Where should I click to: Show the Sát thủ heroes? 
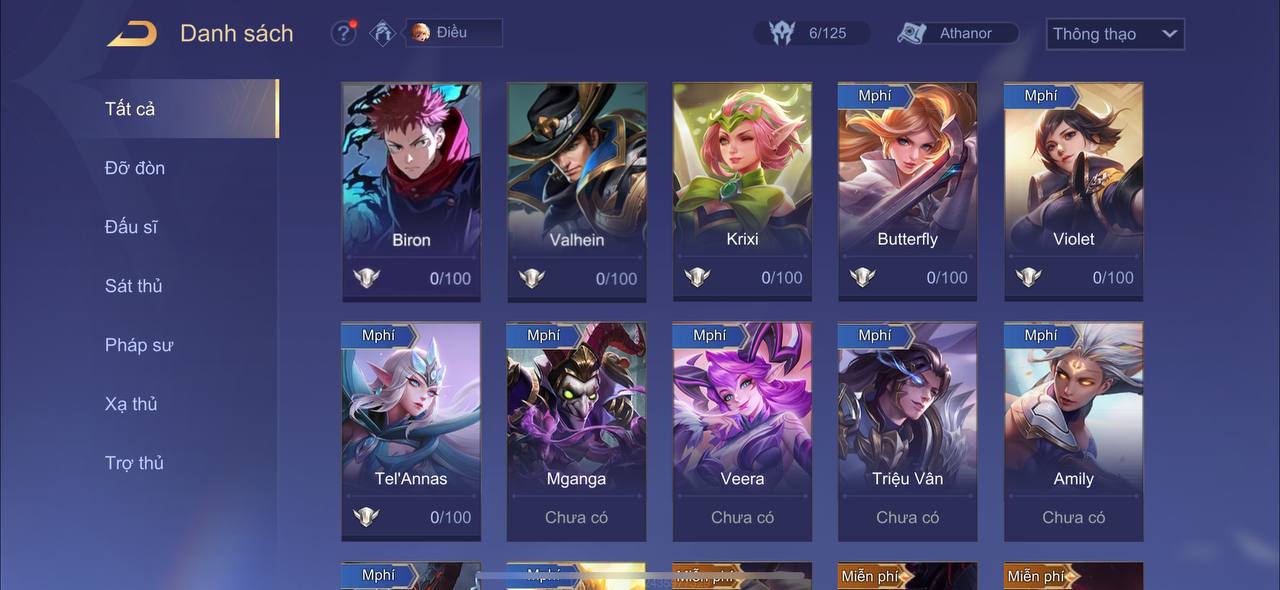click(x=134, y=285)
